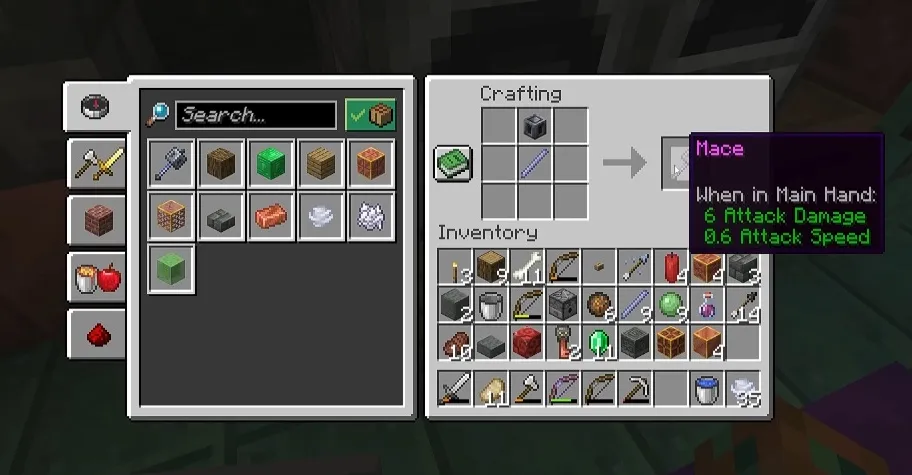The width and height of the screenshot is (912, 475).
Task: Choose the green slime block recipe
Action: (x=171, y=269)
